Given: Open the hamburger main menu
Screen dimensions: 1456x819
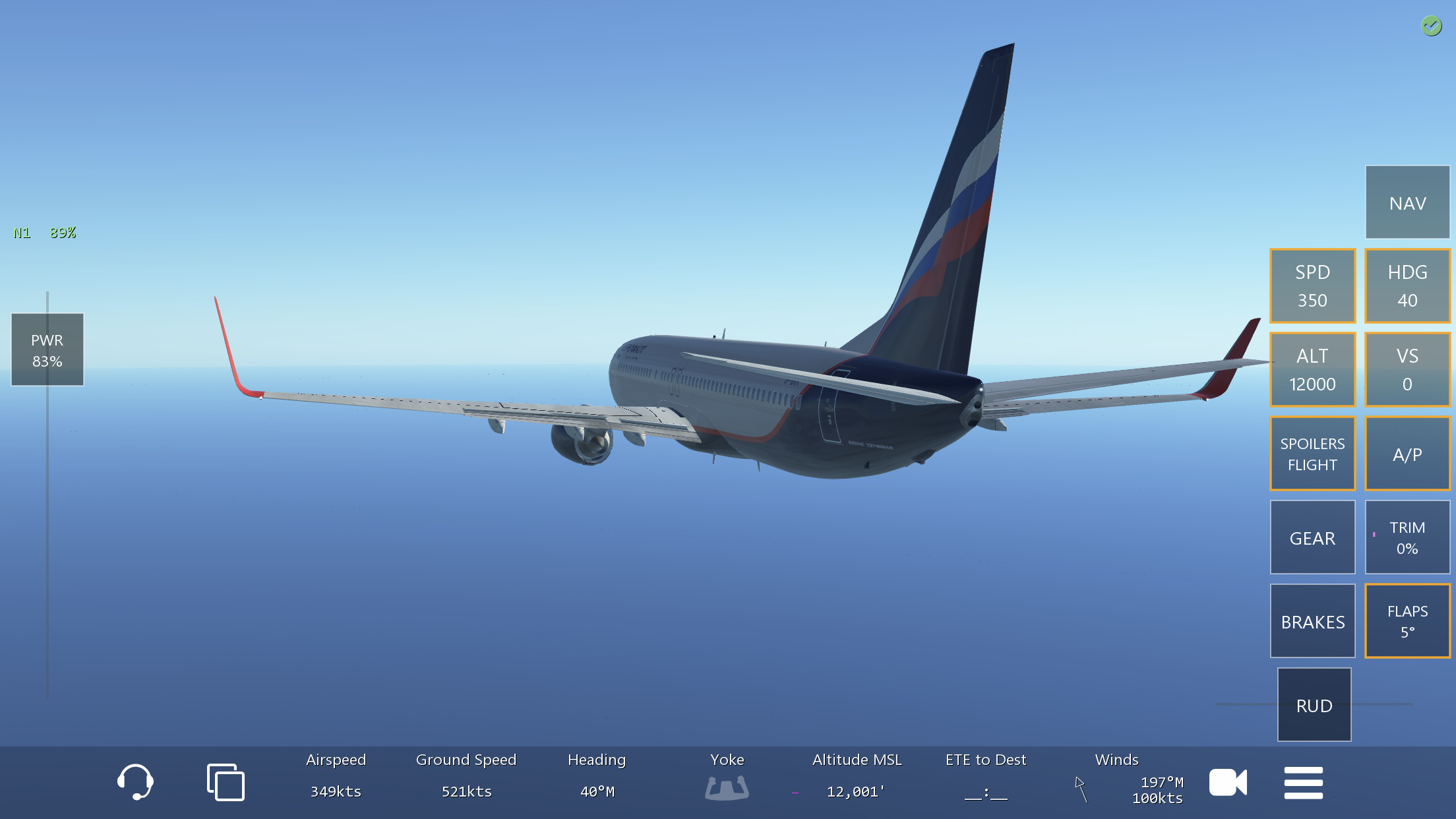Looking at the screenshot, I should pyautogui.click(x=1303, y=783).
